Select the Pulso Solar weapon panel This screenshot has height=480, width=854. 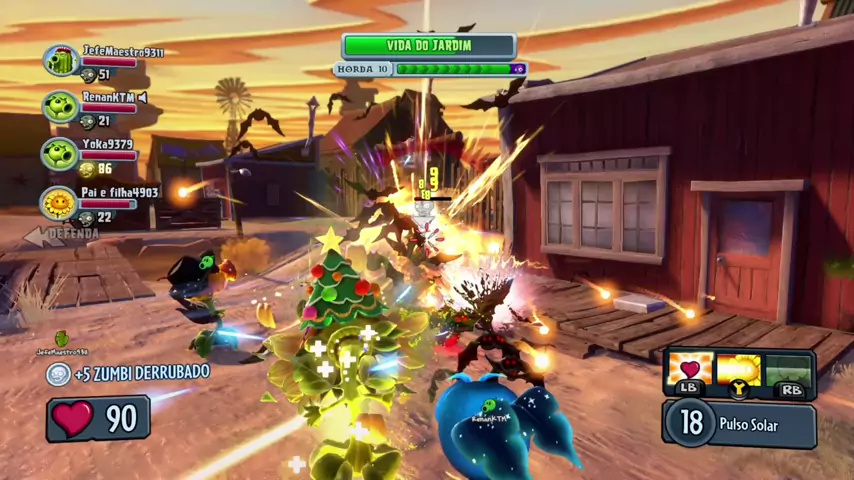pos(739,423)
